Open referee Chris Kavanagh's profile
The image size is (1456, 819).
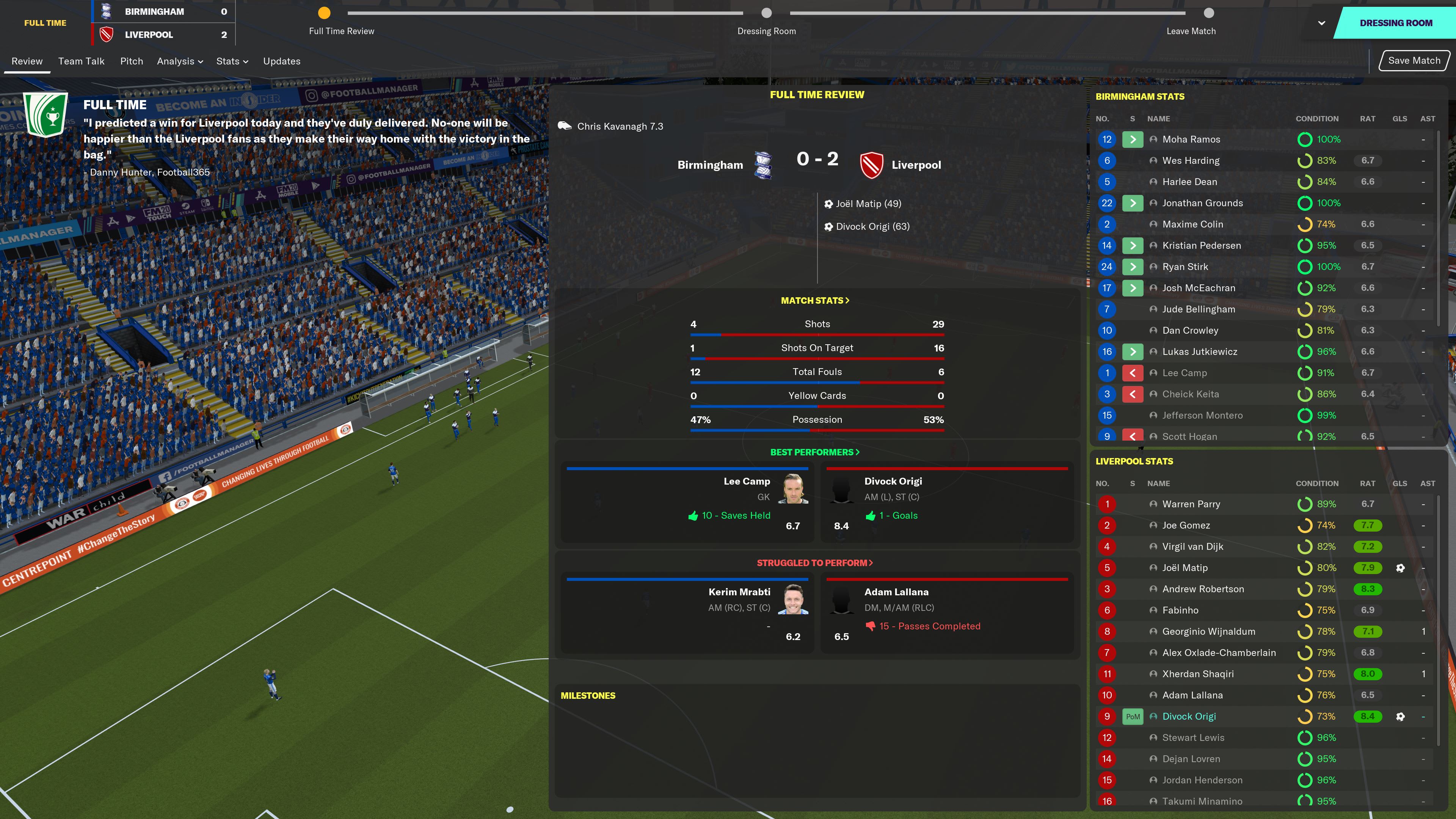point(620,127)
